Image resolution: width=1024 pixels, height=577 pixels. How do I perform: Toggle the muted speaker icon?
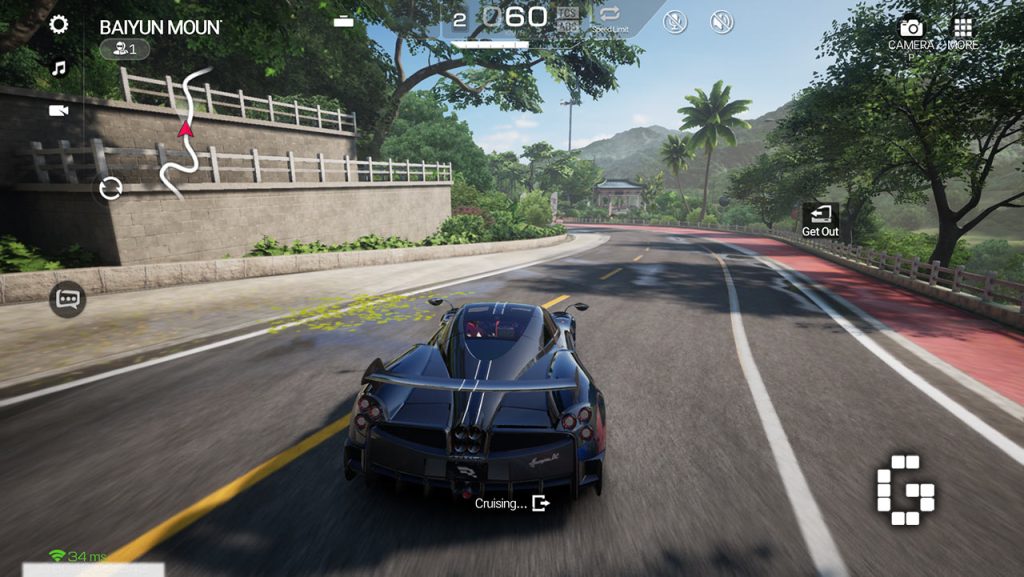point(721,21)
